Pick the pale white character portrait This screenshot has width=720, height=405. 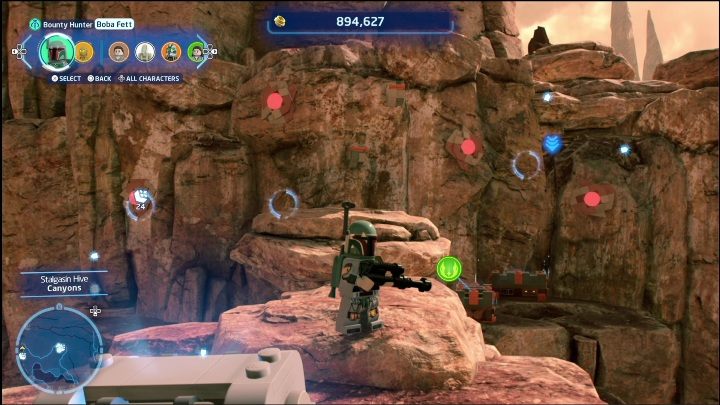tap(145, 51)
